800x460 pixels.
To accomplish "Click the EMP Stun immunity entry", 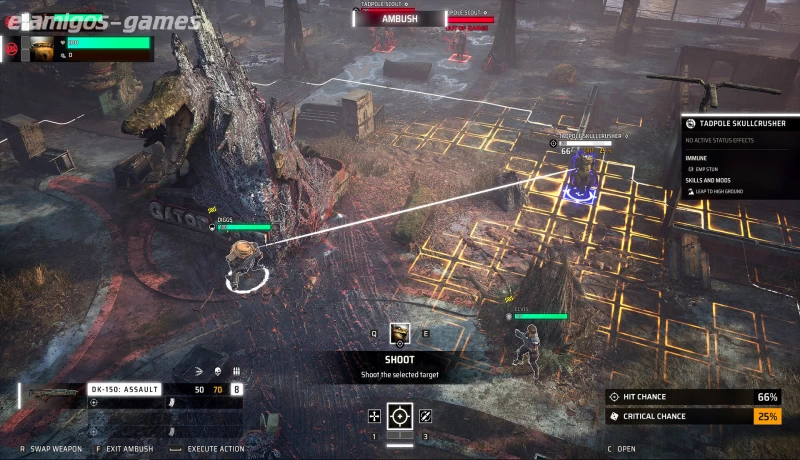I will pos(708,168).
